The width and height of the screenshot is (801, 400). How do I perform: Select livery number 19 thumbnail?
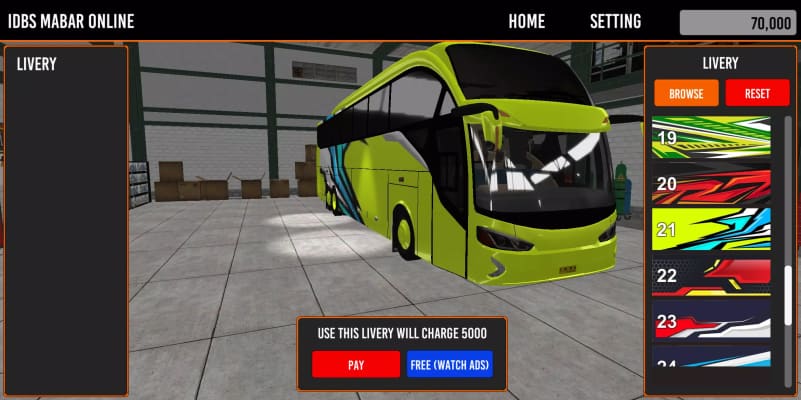[x=711, y=138]
